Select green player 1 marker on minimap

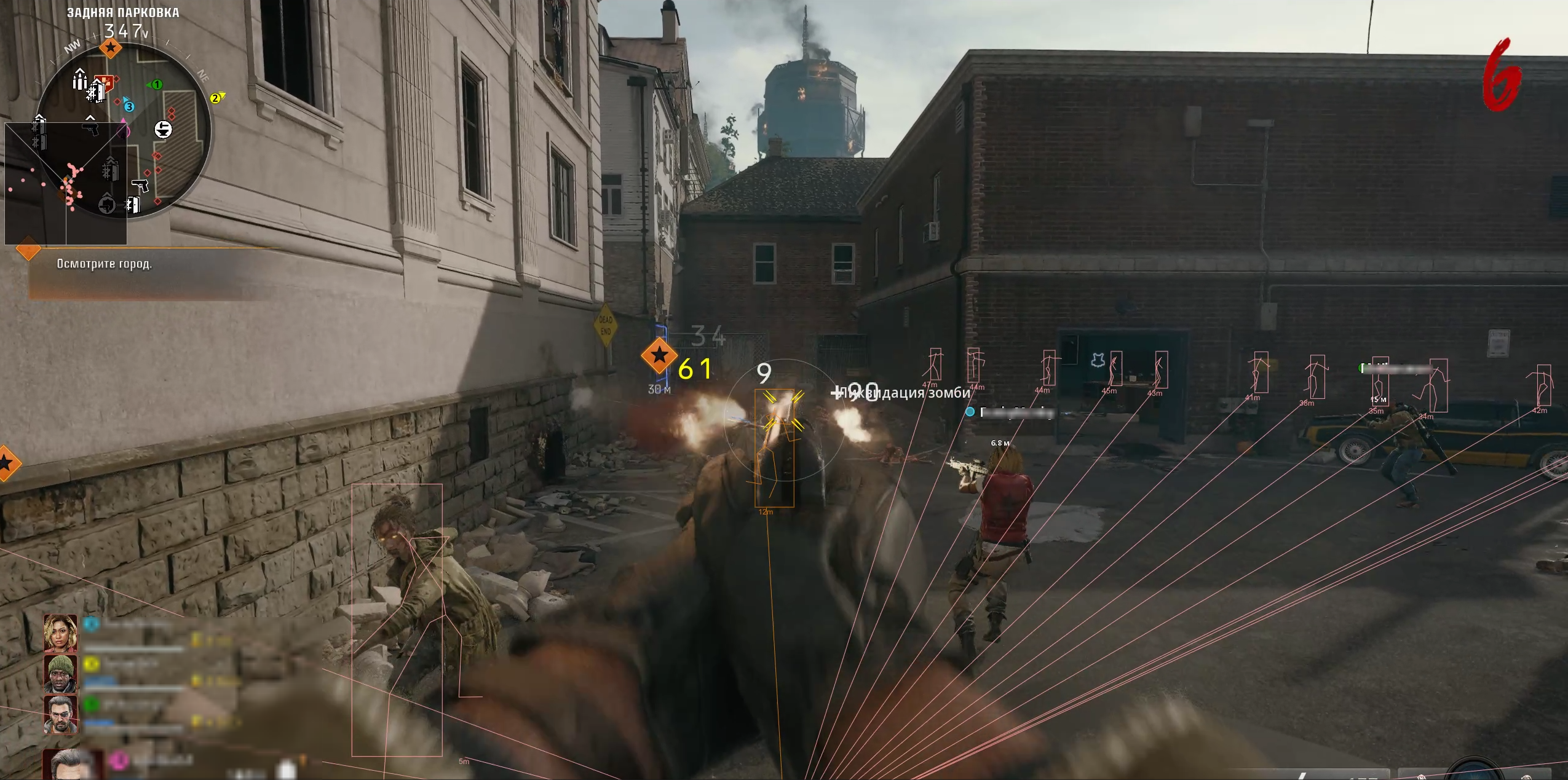pyautogui.click(x=156, y=84)
